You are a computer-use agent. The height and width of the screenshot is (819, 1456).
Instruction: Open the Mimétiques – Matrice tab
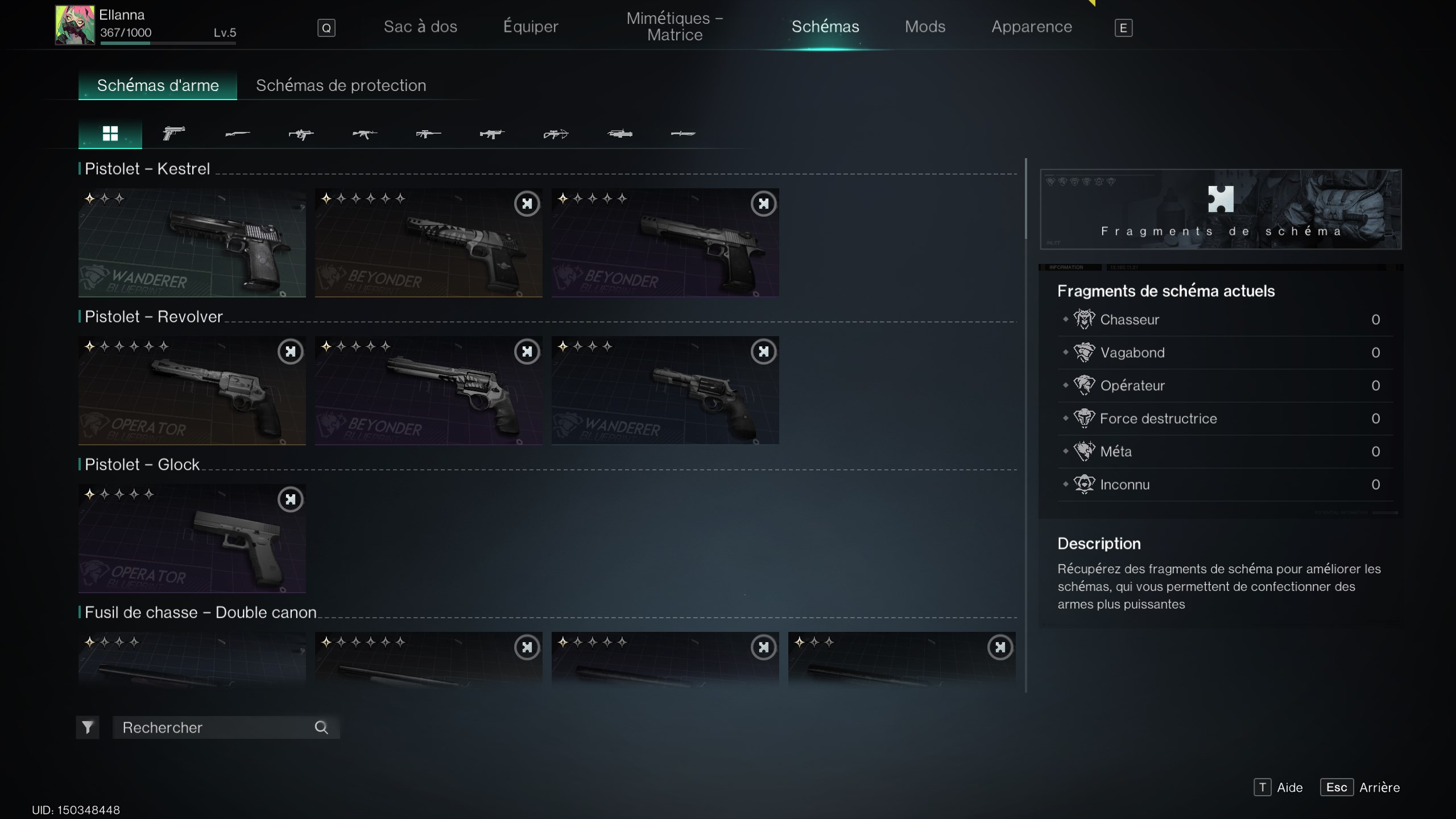(675, 27)
